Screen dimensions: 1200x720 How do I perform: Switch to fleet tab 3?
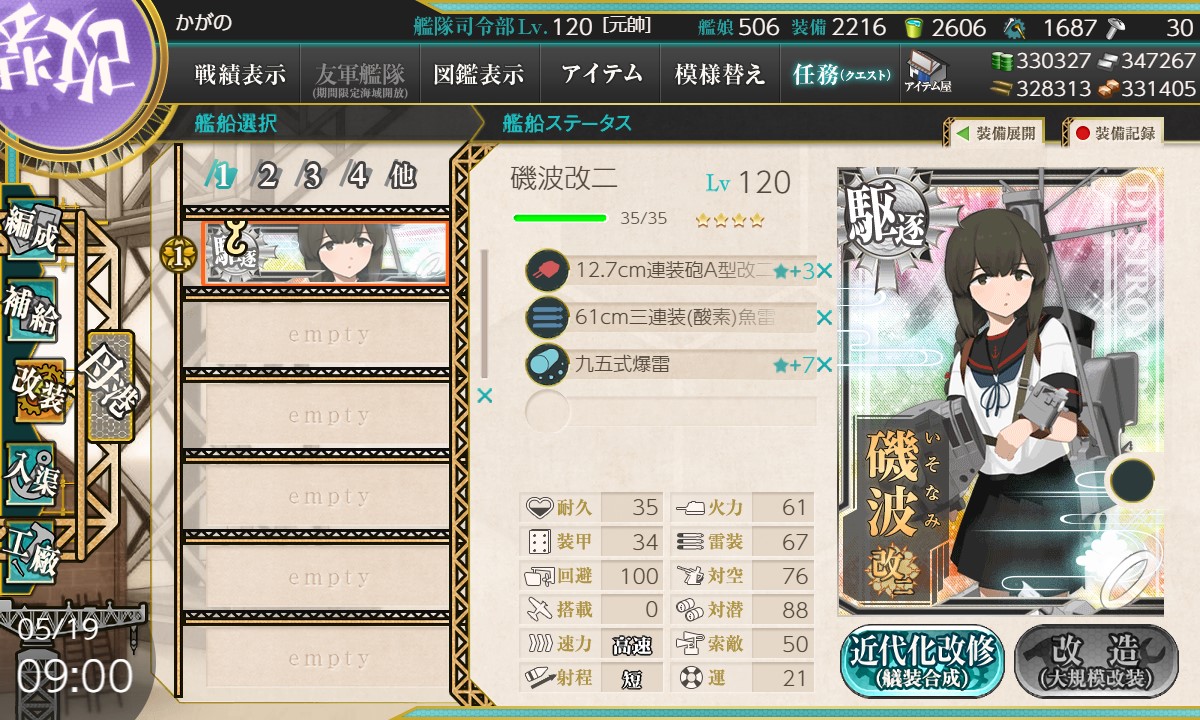pos(312,177)
